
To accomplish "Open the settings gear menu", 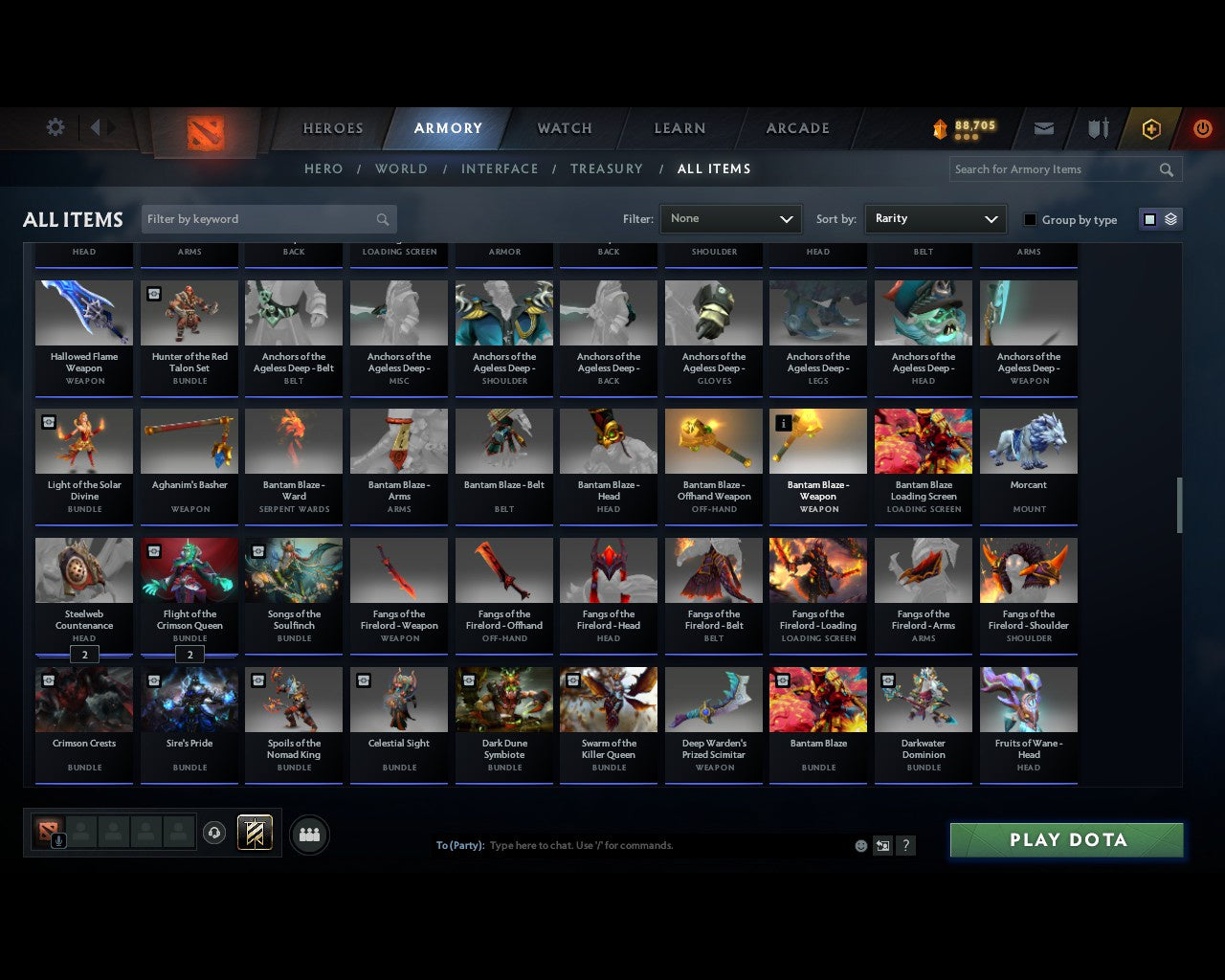I will click(55, 127).
